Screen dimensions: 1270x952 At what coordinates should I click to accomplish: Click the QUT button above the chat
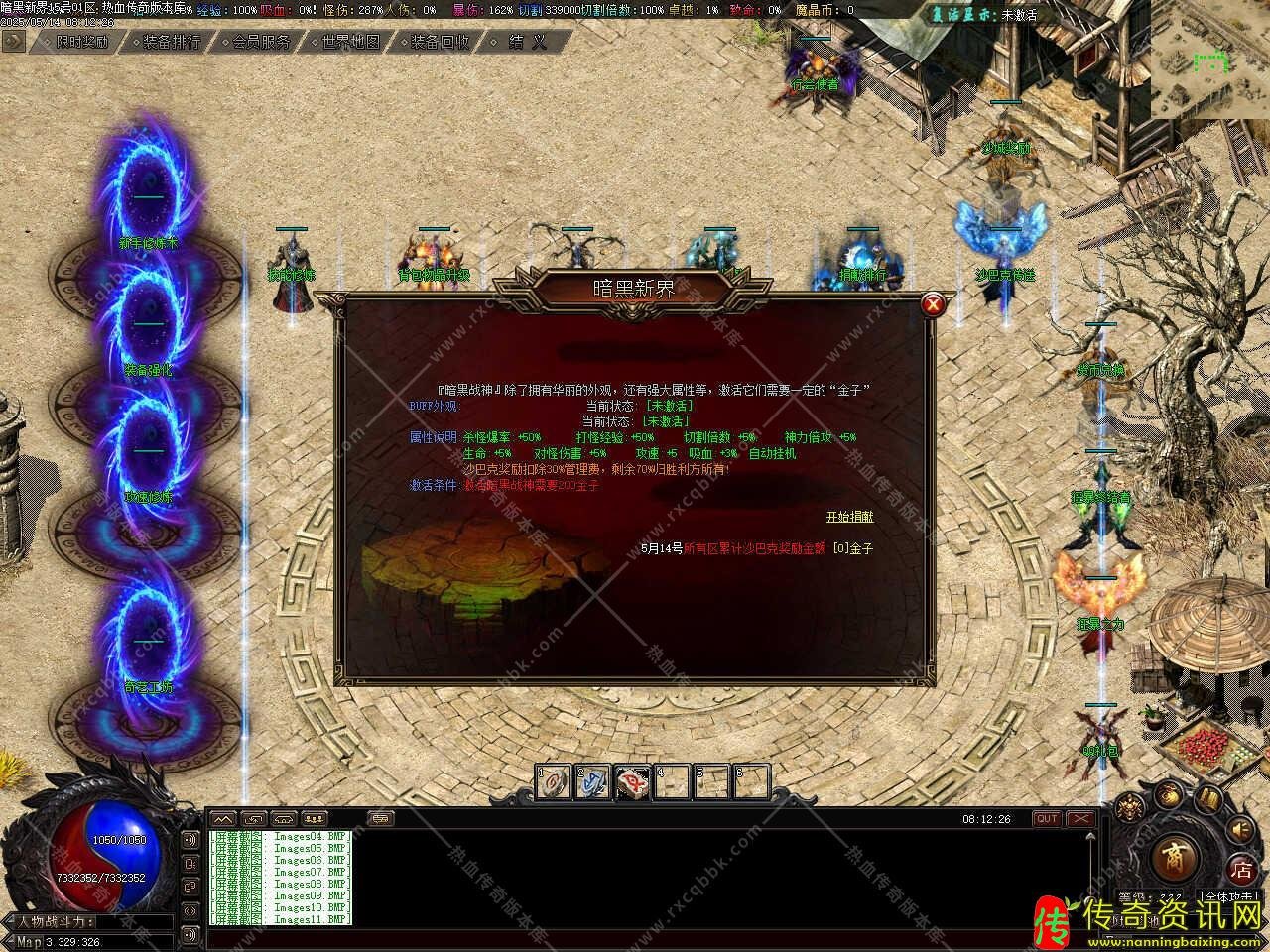pyautogui.click(x=1047, y=819)
